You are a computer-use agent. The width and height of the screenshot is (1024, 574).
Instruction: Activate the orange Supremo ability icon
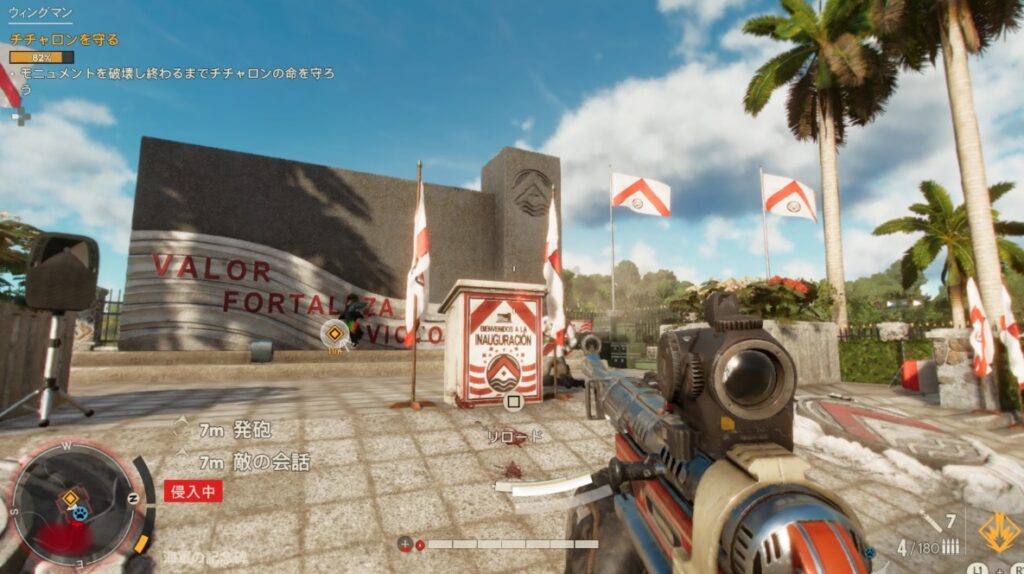click(x=998, y=532)
